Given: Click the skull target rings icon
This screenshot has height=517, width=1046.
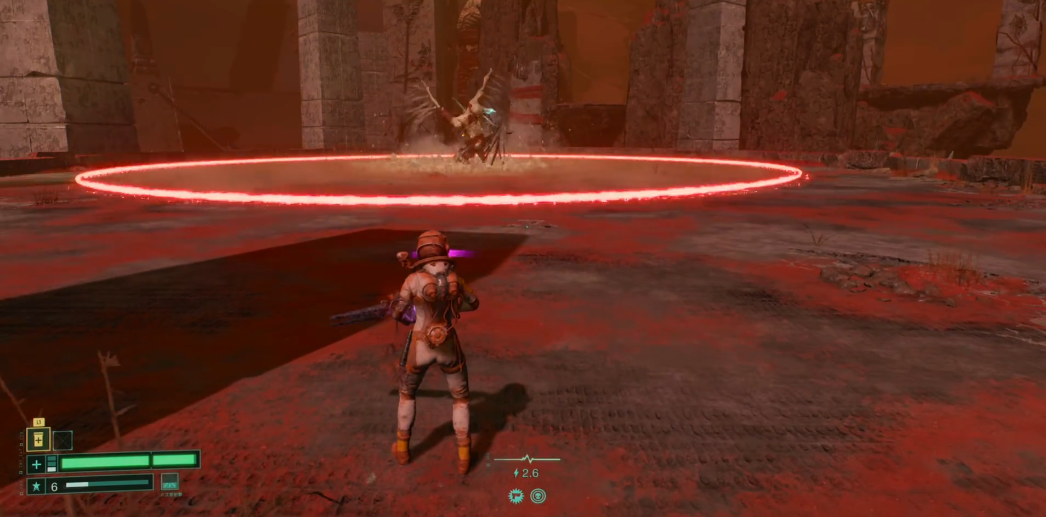Looking at the screenshot, I should tap(538, 495).
